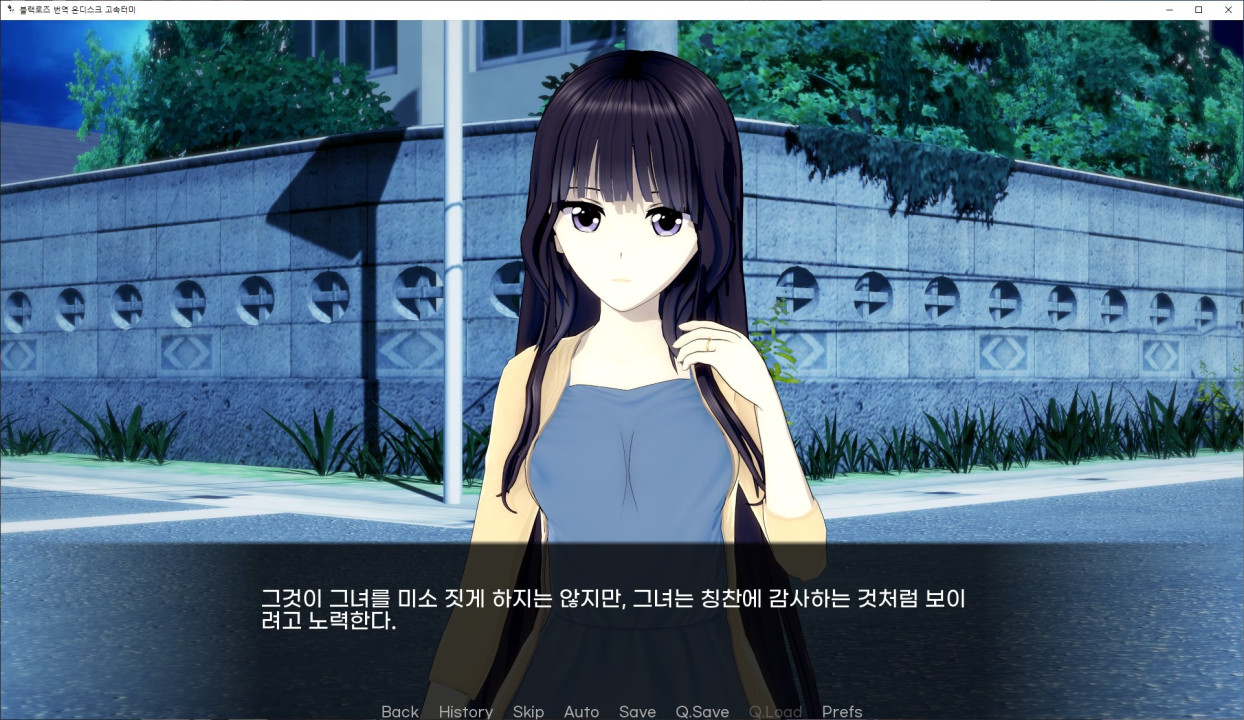This screenshot has width=1244, height=720.
Task: Minimize the game window
Action: (x=1170, y=9)
